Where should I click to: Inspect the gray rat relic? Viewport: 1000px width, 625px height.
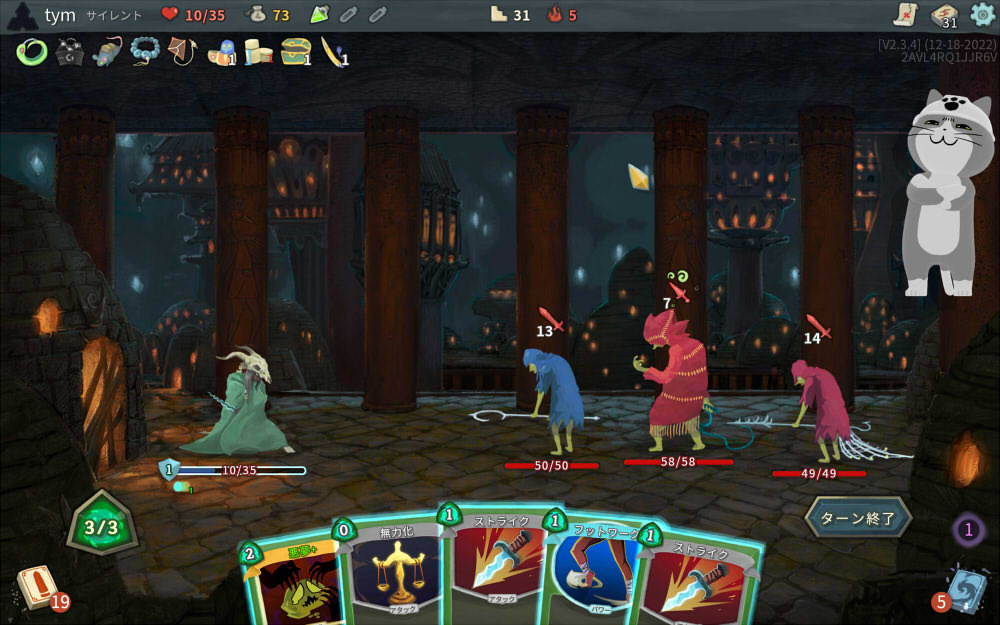107,51
